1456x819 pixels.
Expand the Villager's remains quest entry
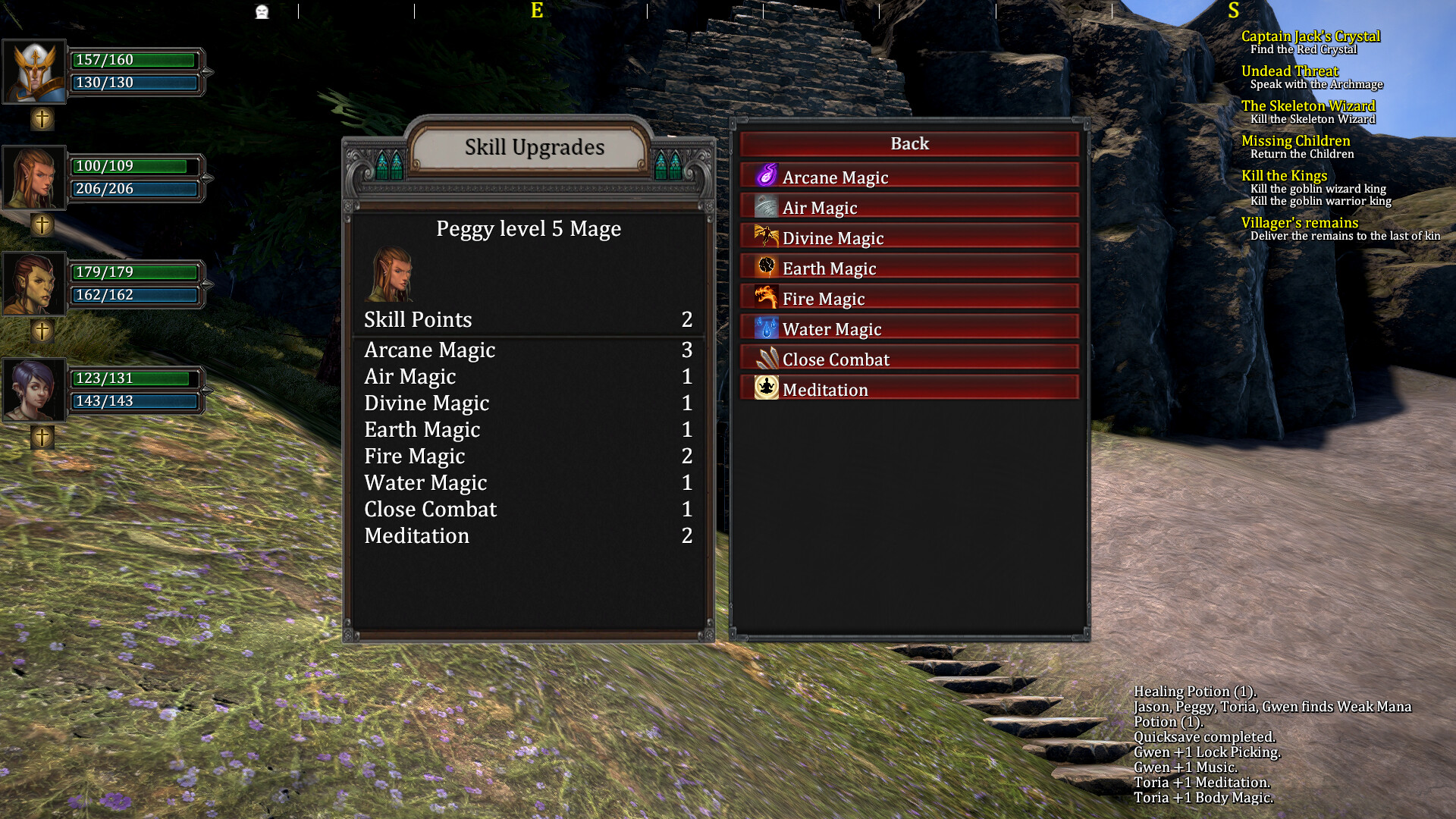pos(1299,222)
